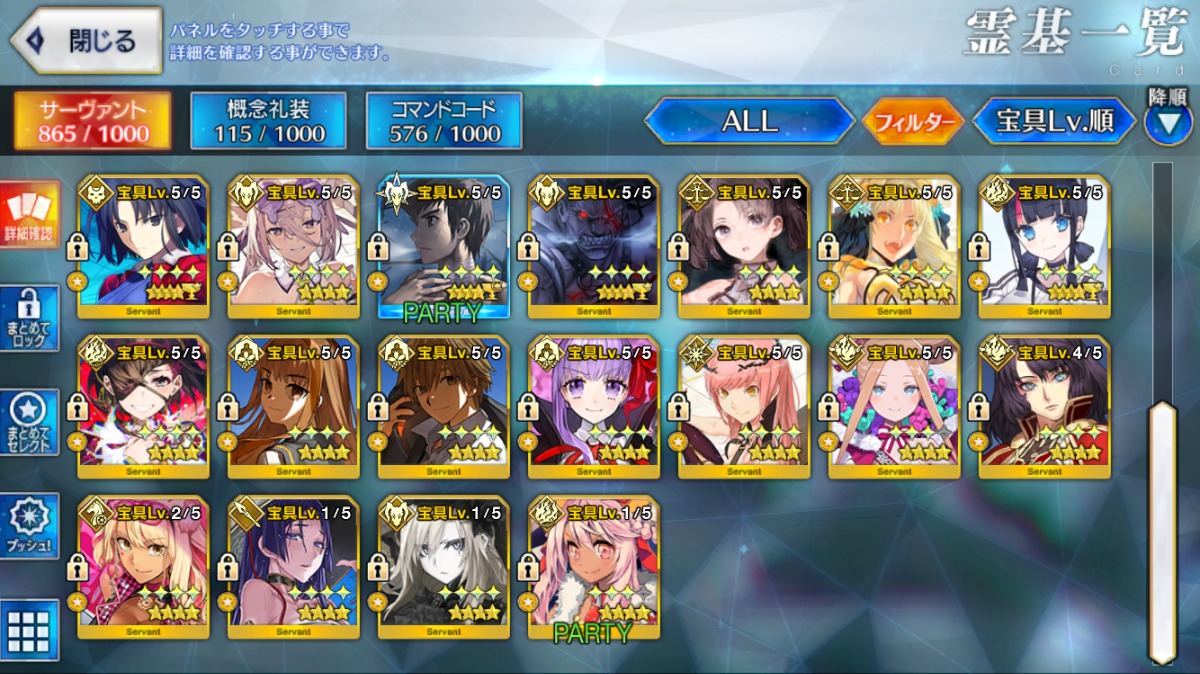Image resolution: width=1200 pixels, height=674 pixels.
Task: Open the 概念礼装 tab
Action: click(268, 121)
